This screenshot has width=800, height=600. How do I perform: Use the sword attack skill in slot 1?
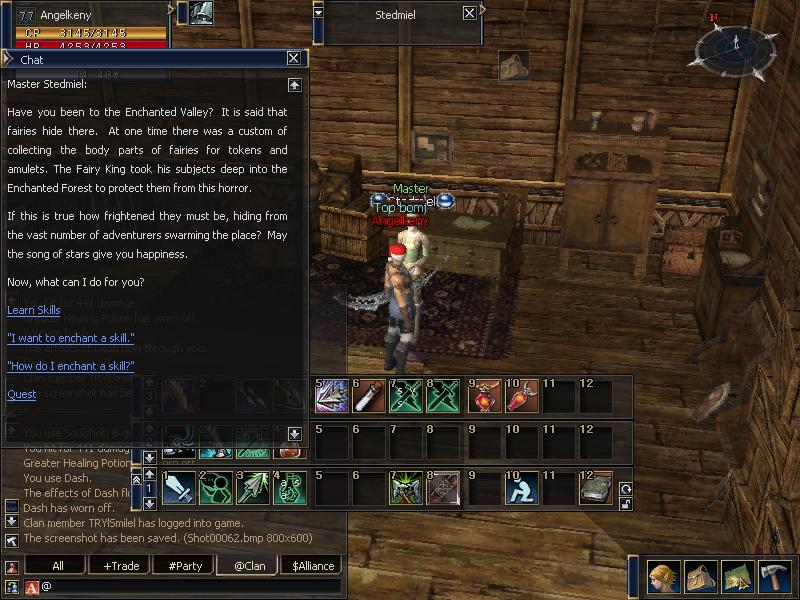[x=177, y=488]
